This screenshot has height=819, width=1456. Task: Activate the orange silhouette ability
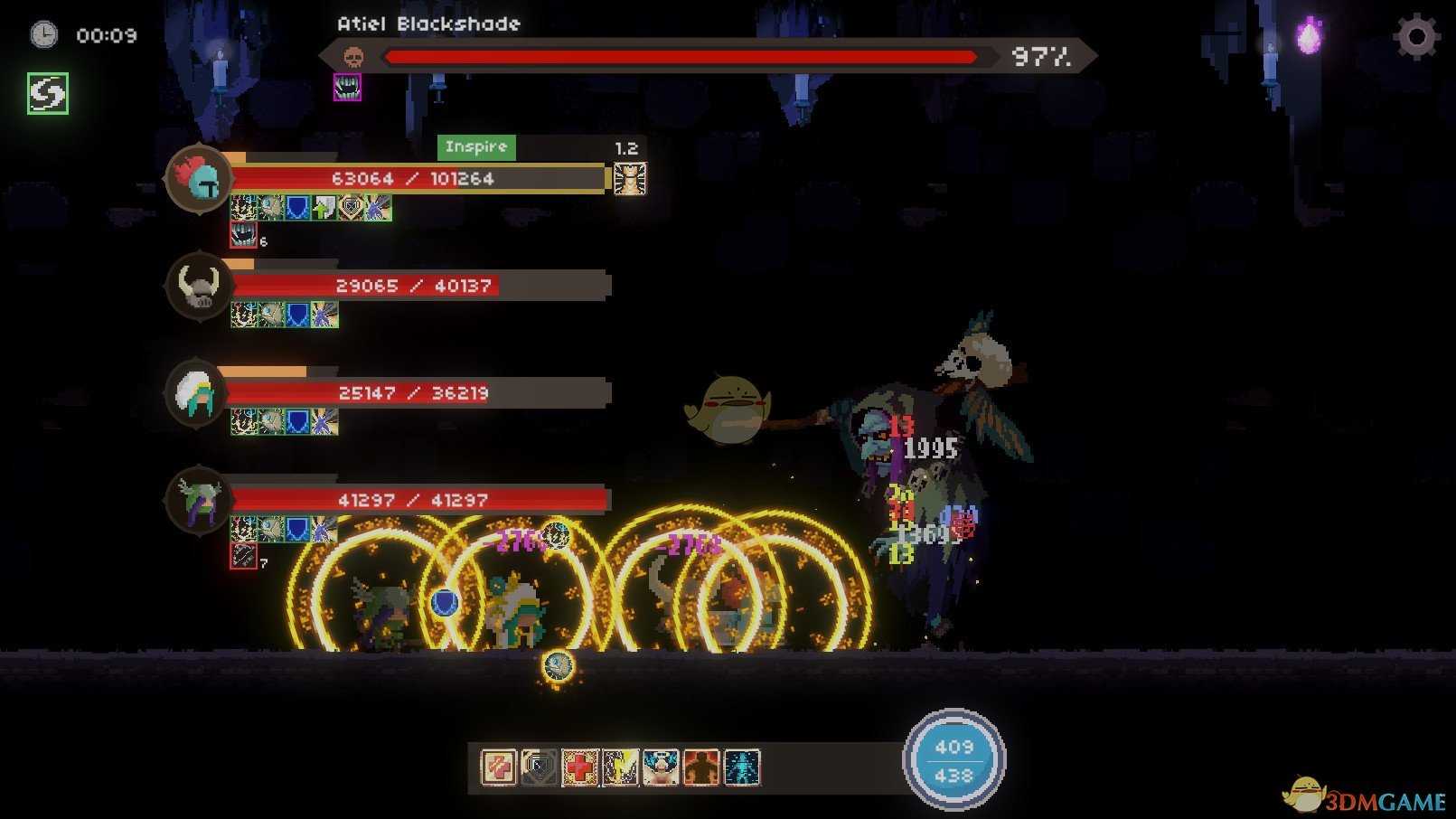tap(701, 767)
